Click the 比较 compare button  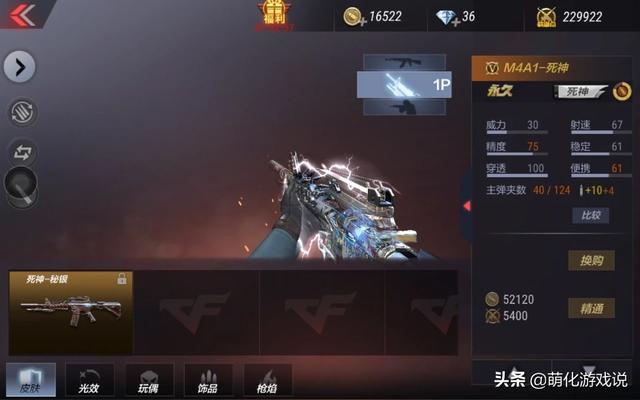pos(590,215)
